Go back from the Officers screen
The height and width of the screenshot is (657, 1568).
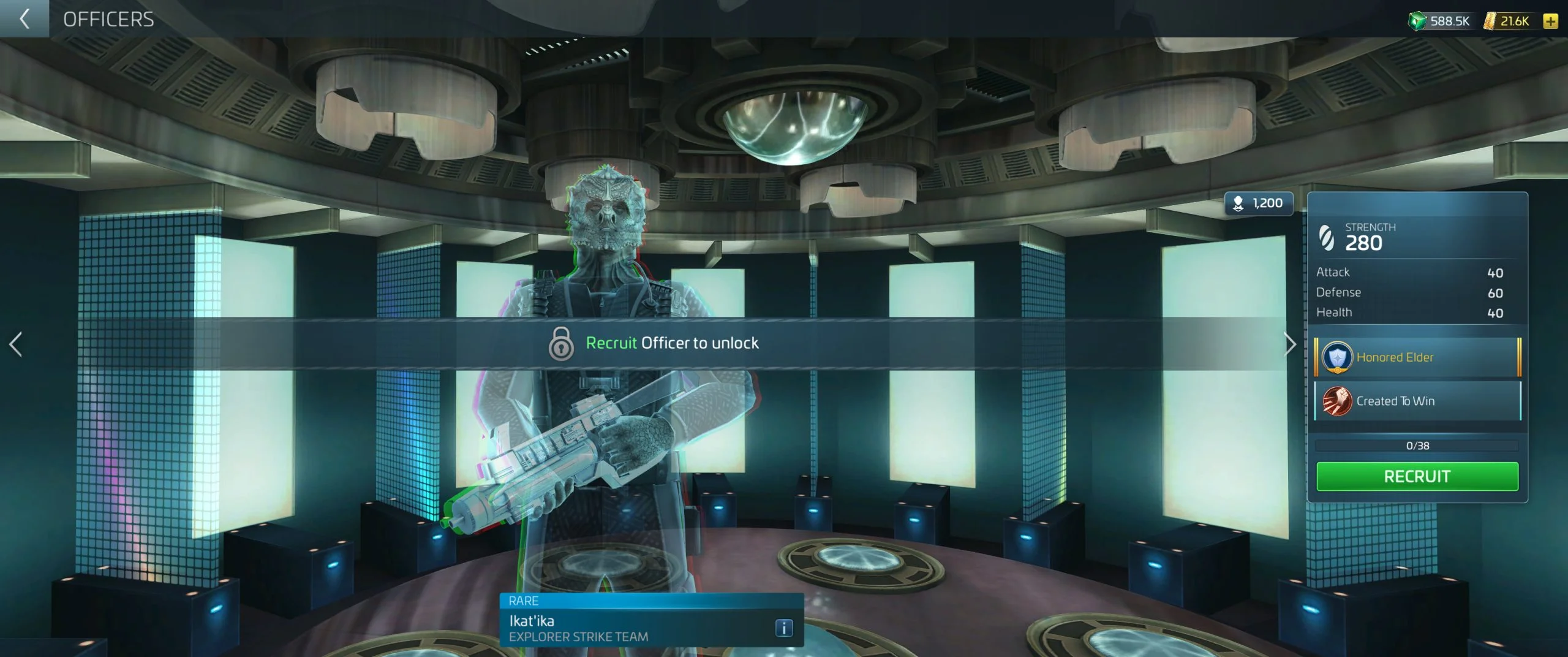24,18
